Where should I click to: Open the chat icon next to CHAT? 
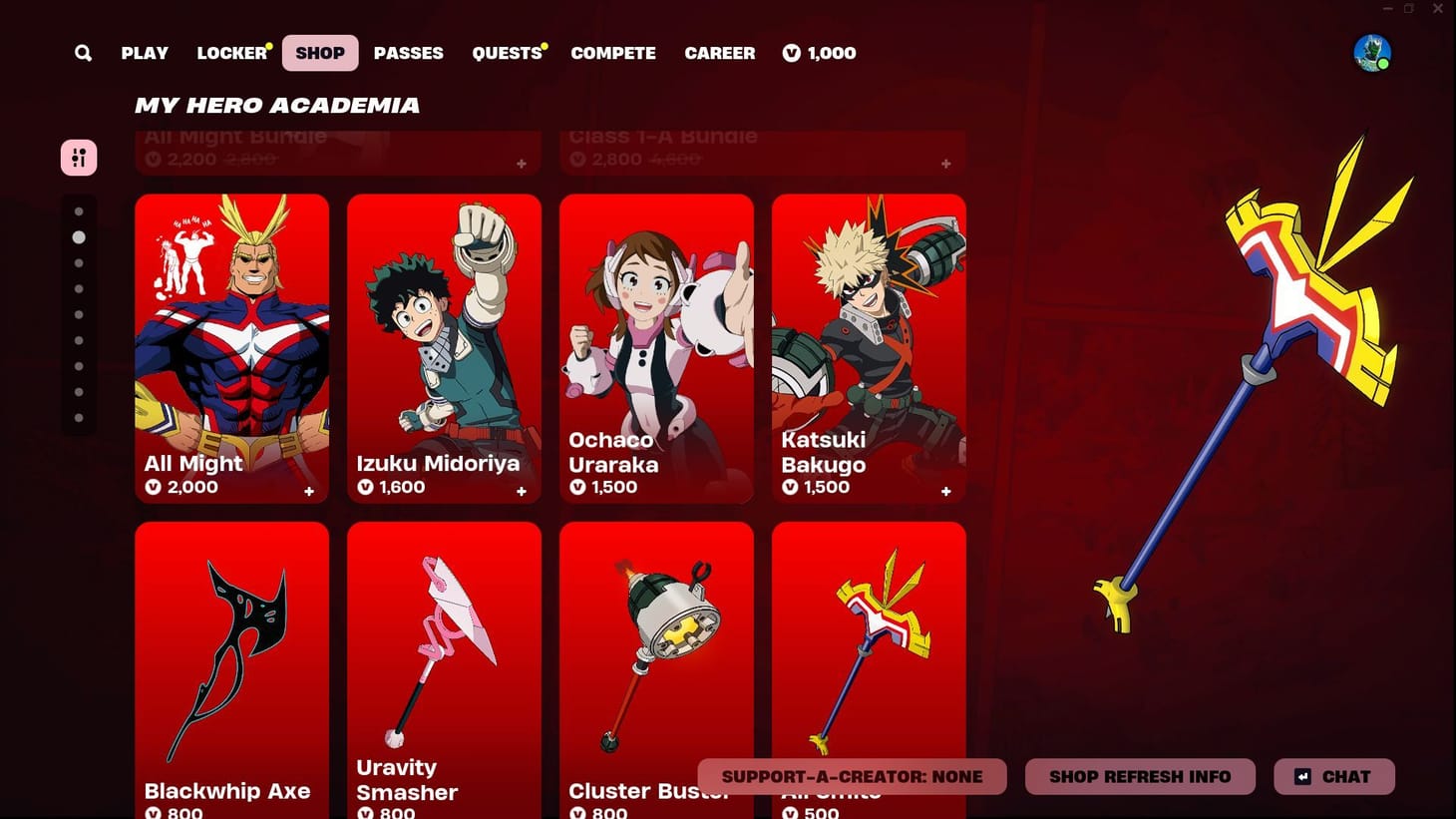(x=1303, y=776)
